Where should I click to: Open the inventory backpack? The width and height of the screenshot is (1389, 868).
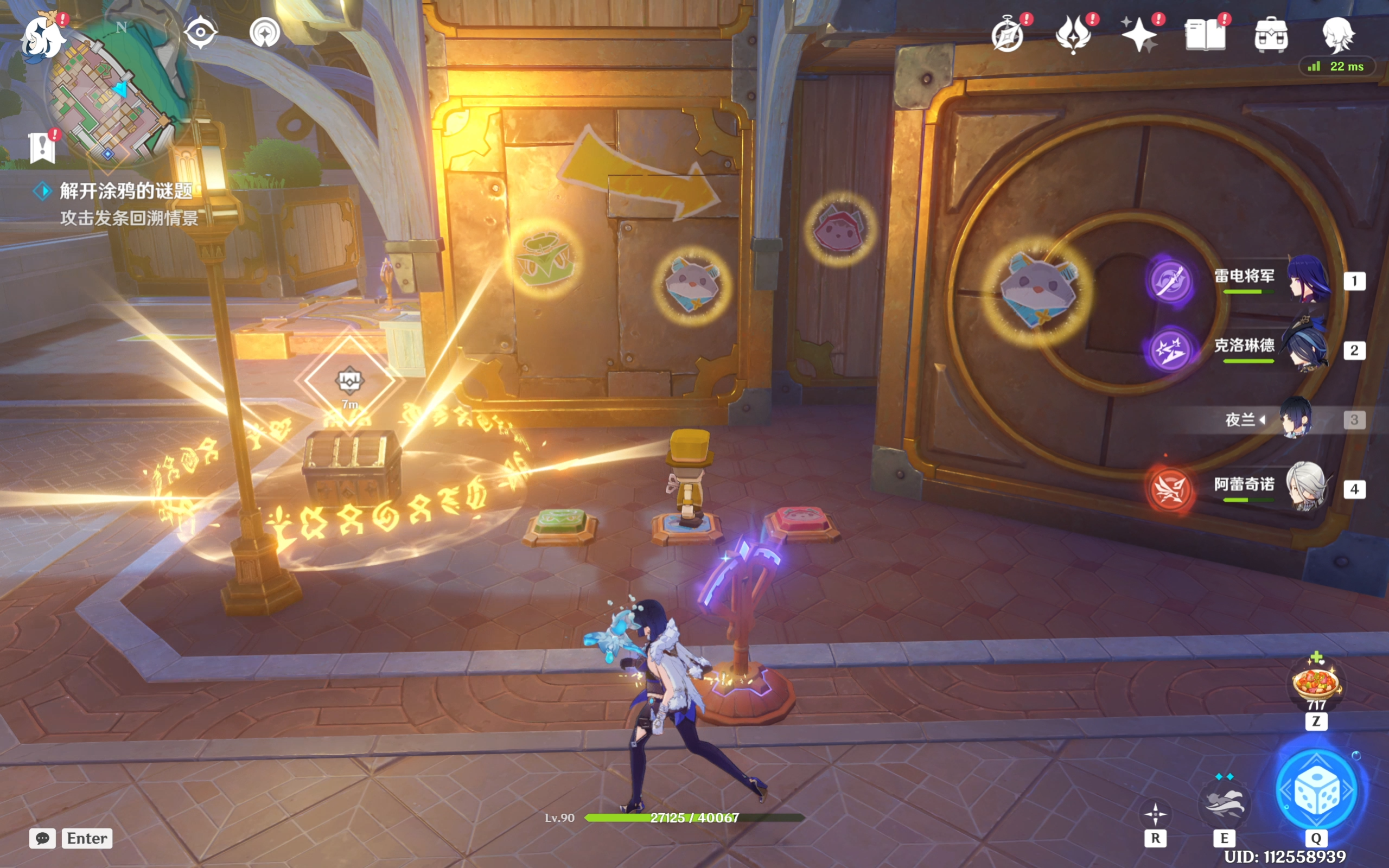pos(1271,34)
